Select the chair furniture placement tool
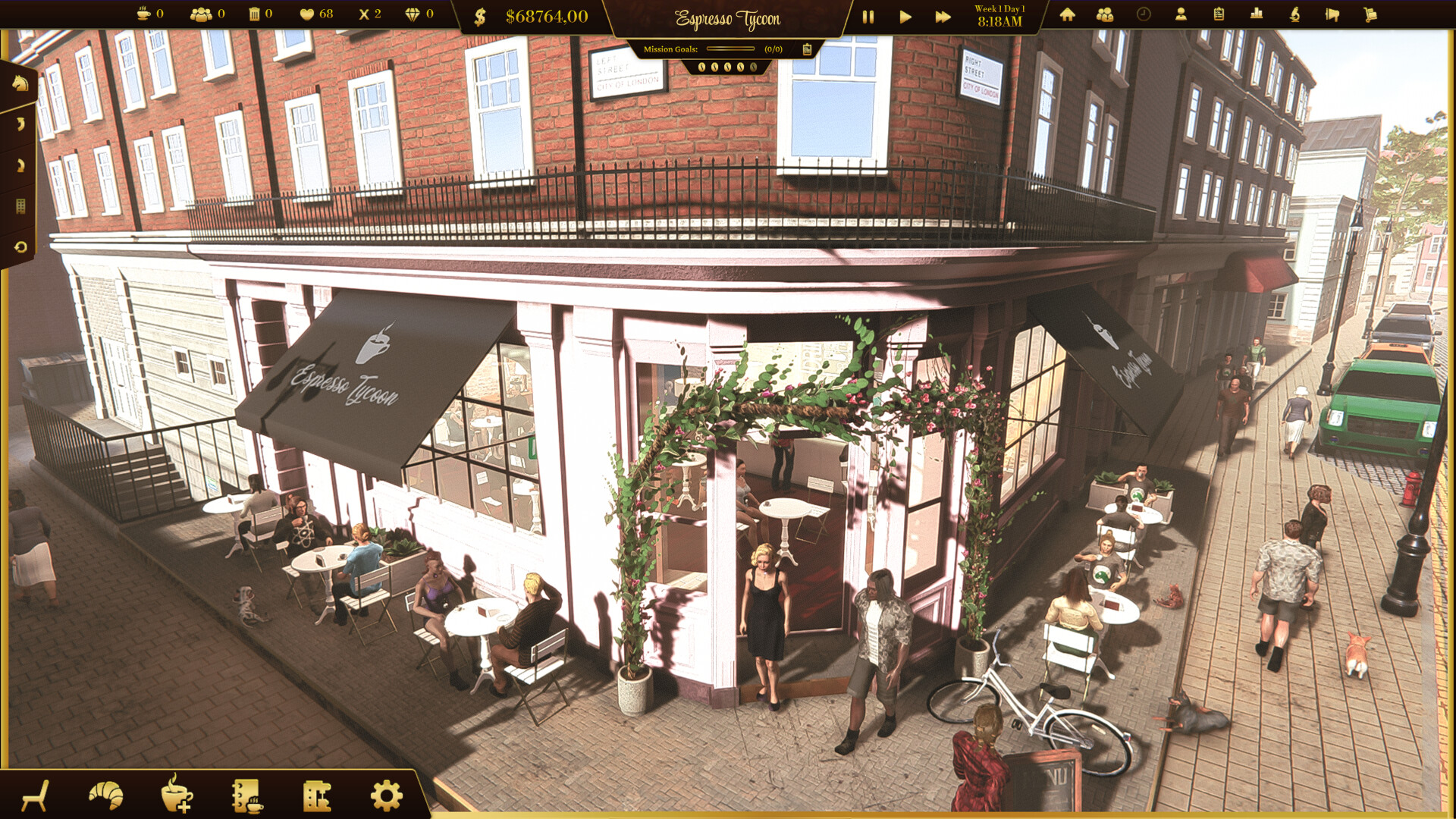Viewport: 1456px width, 819px height. click(35, 796)
